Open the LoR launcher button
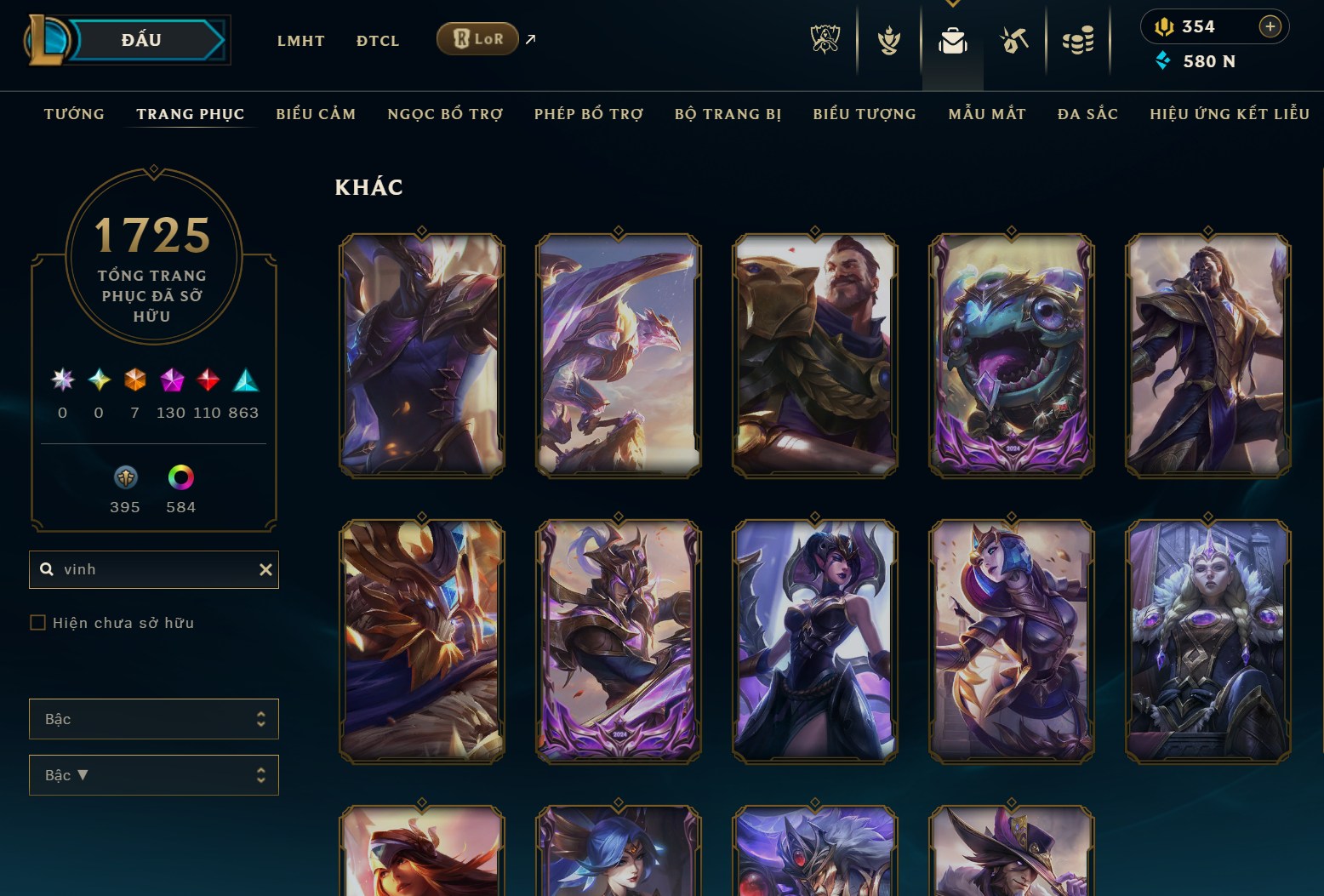The height and width of the screenshot is (896, 1324). pyautogui.click(x=477, y=38)
